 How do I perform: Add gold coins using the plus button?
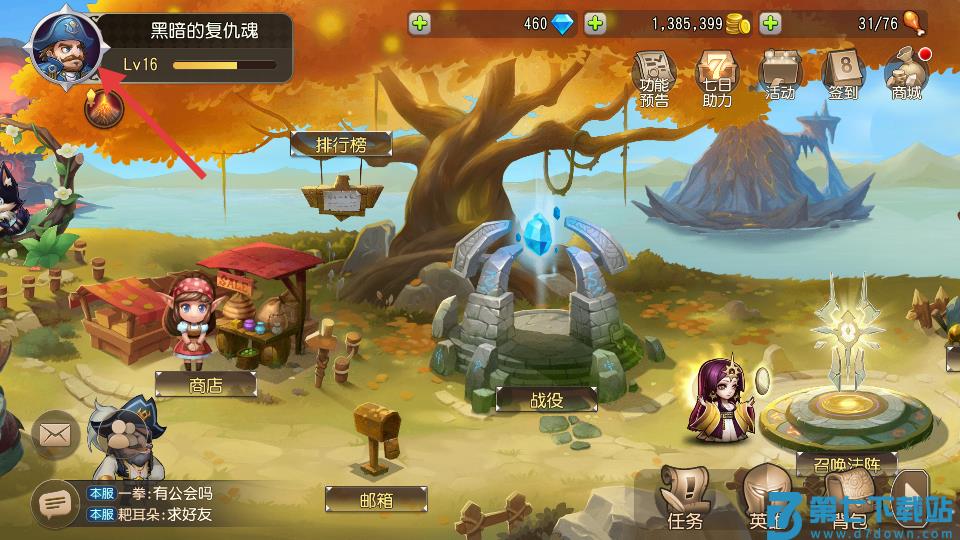tap(595, 23)
